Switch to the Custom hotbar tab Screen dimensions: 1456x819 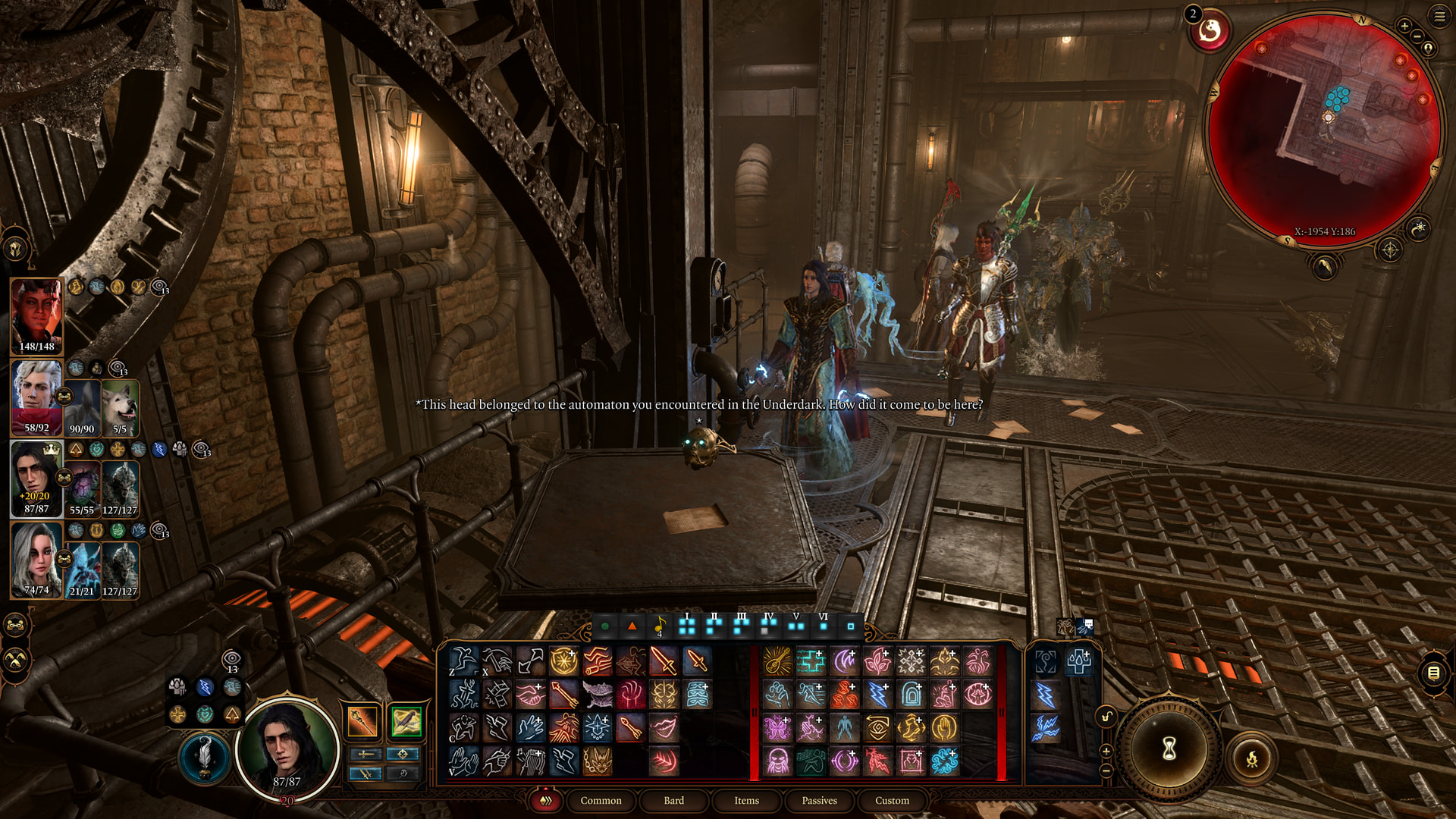(x=892, y=800)
